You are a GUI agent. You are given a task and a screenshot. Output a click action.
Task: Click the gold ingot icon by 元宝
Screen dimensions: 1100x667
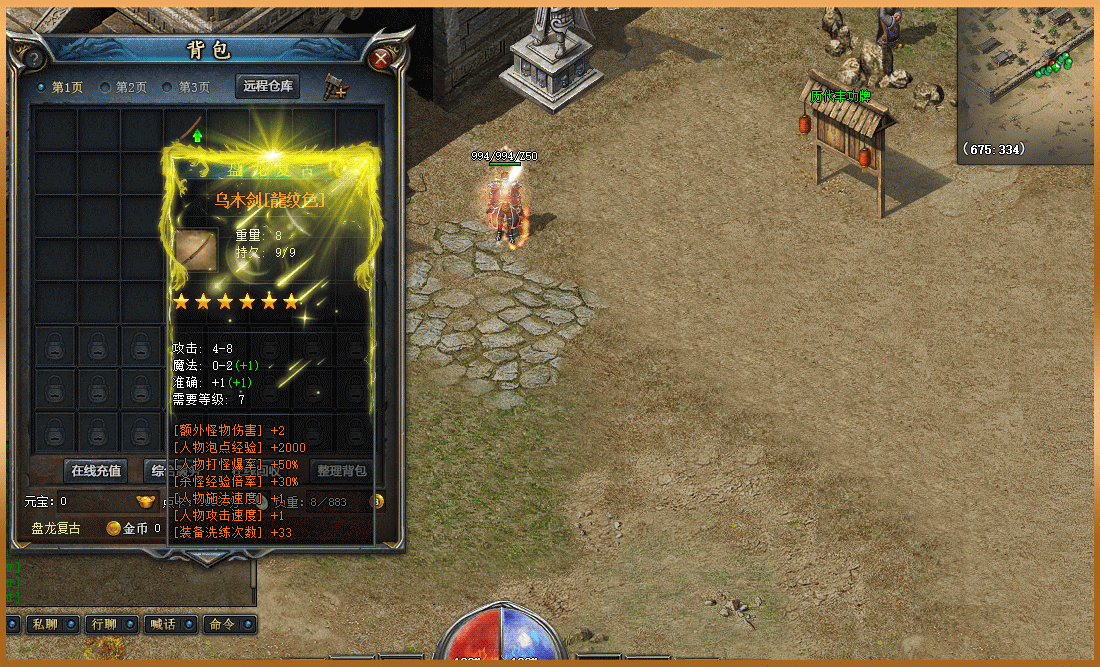pos(146,501)
